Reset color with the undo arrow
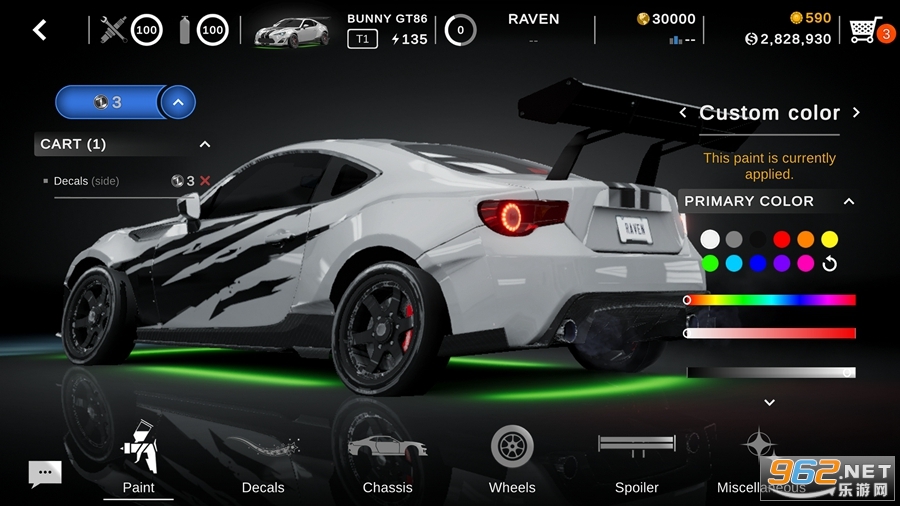900x506 pixels. point(829,264)
